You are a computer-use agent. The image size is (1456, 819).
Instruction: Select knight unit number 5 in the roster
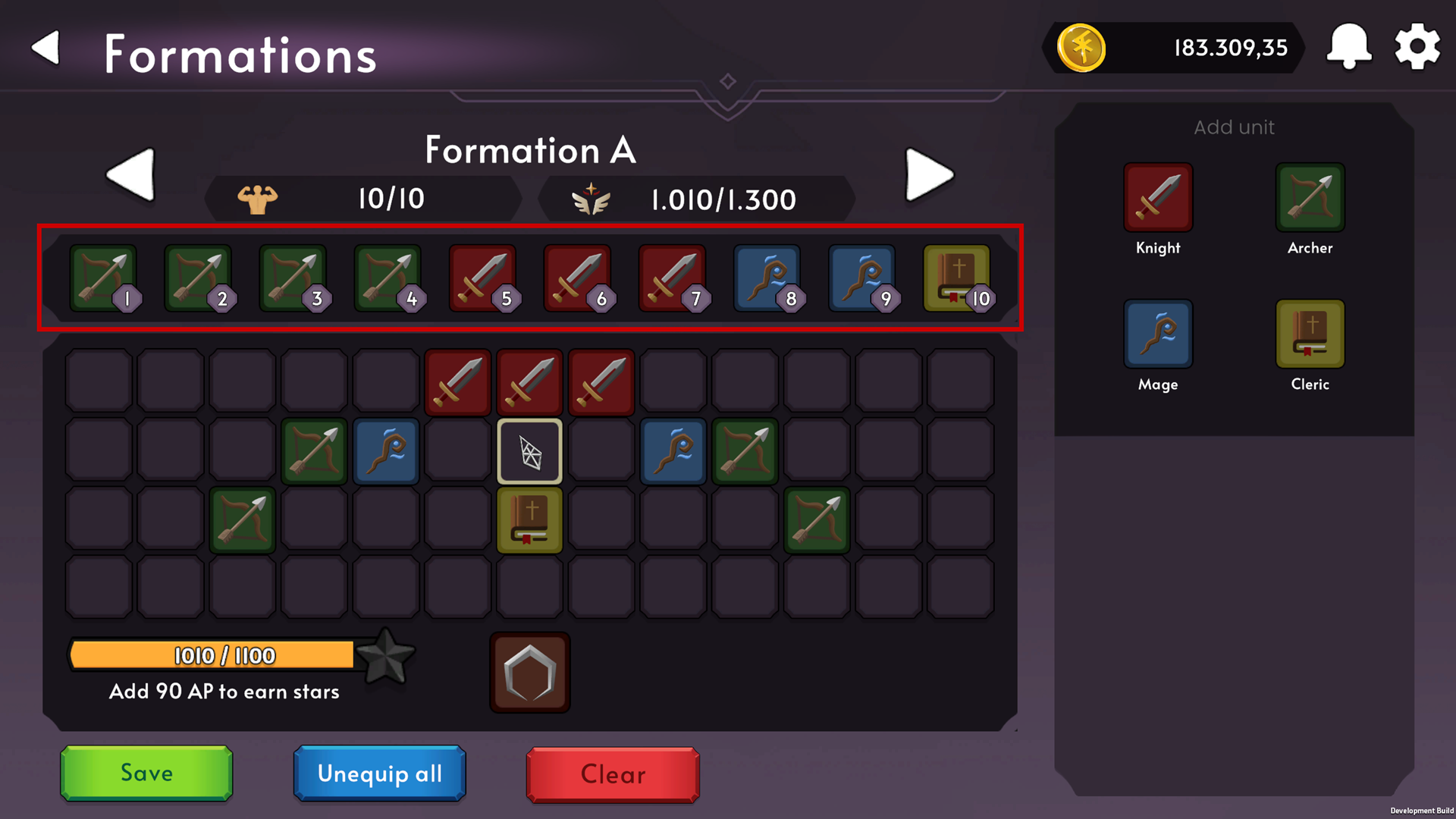pyautogui.click(x=485, y=278)
